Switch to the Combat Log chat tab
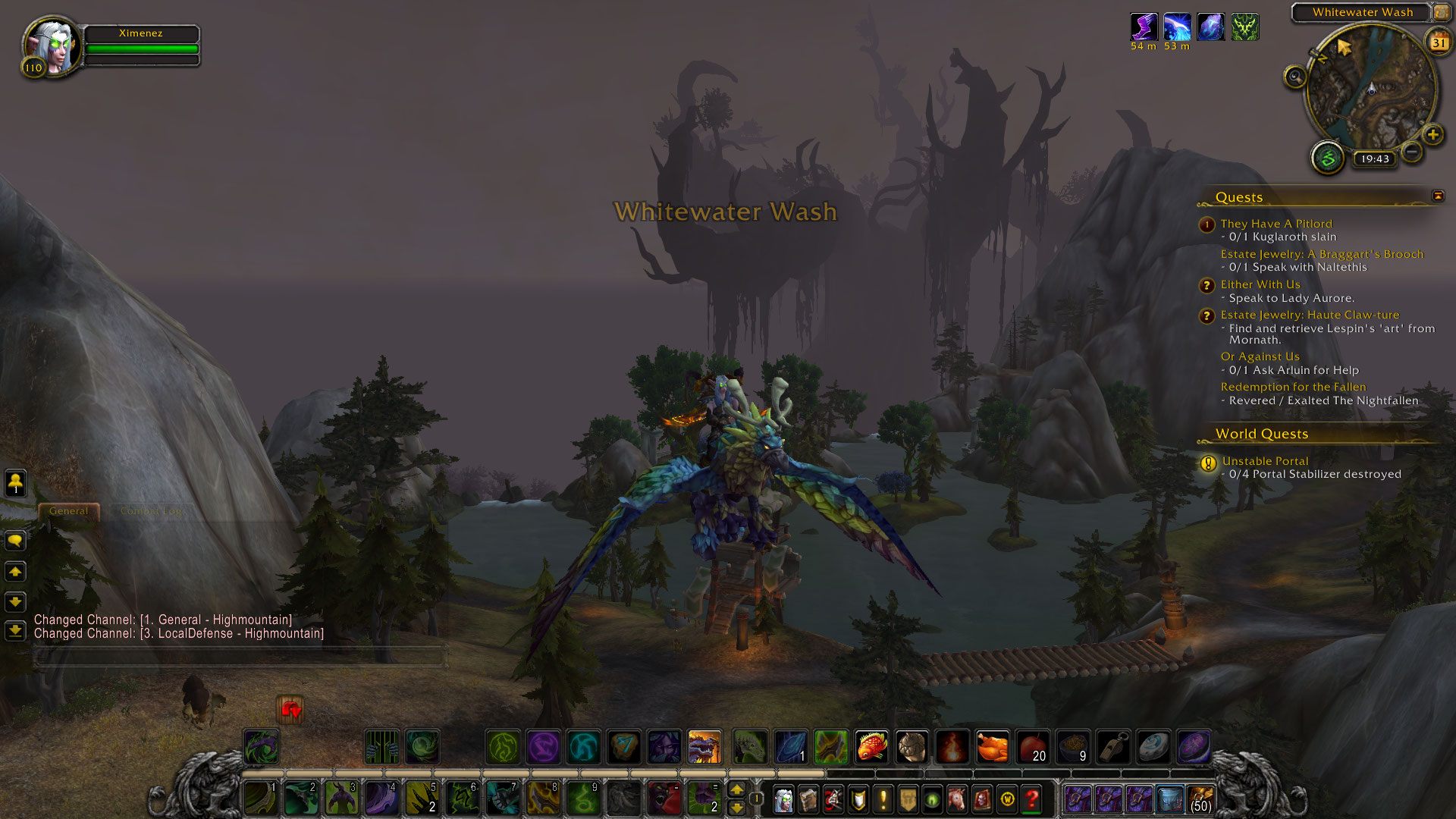Viewport: 1456px width, 819px height. [151, 511]
